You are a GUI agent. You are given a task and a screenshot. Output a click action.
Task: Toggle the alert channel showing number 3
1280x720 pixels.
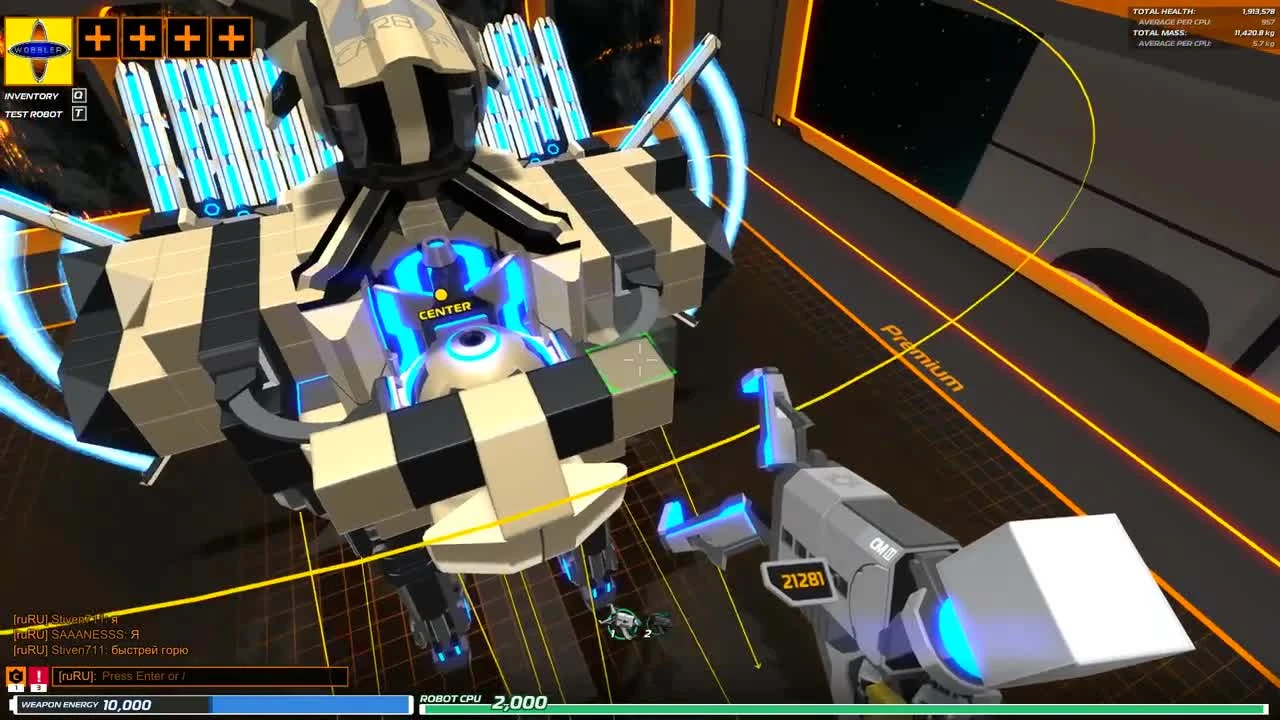38,689
